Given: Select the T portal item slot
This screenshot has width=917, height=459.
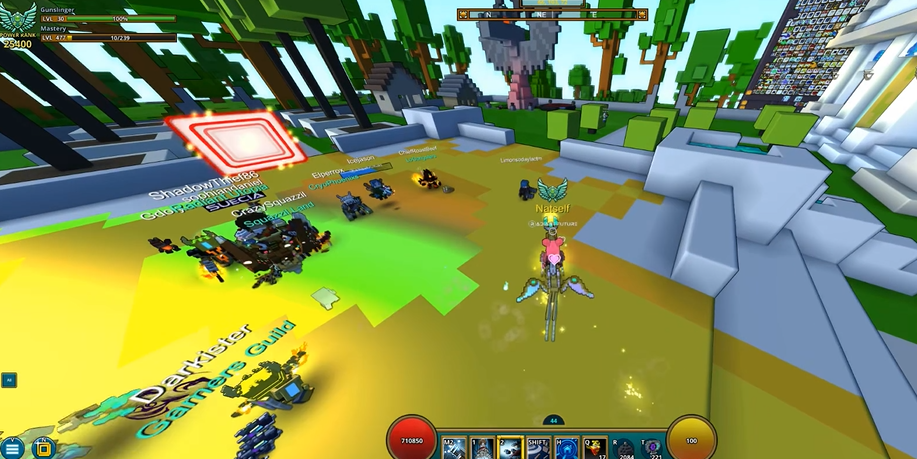Looking at the screenshot, I should point(653,447).
